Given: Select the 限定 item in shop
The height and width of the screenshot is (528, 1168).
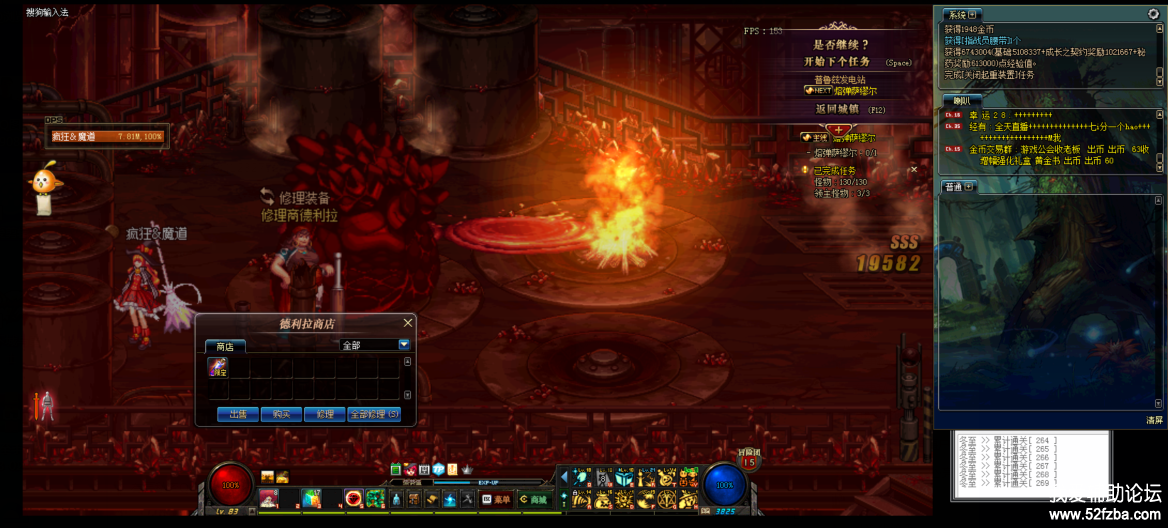Looking at the screenshot, I should point(217,367).
